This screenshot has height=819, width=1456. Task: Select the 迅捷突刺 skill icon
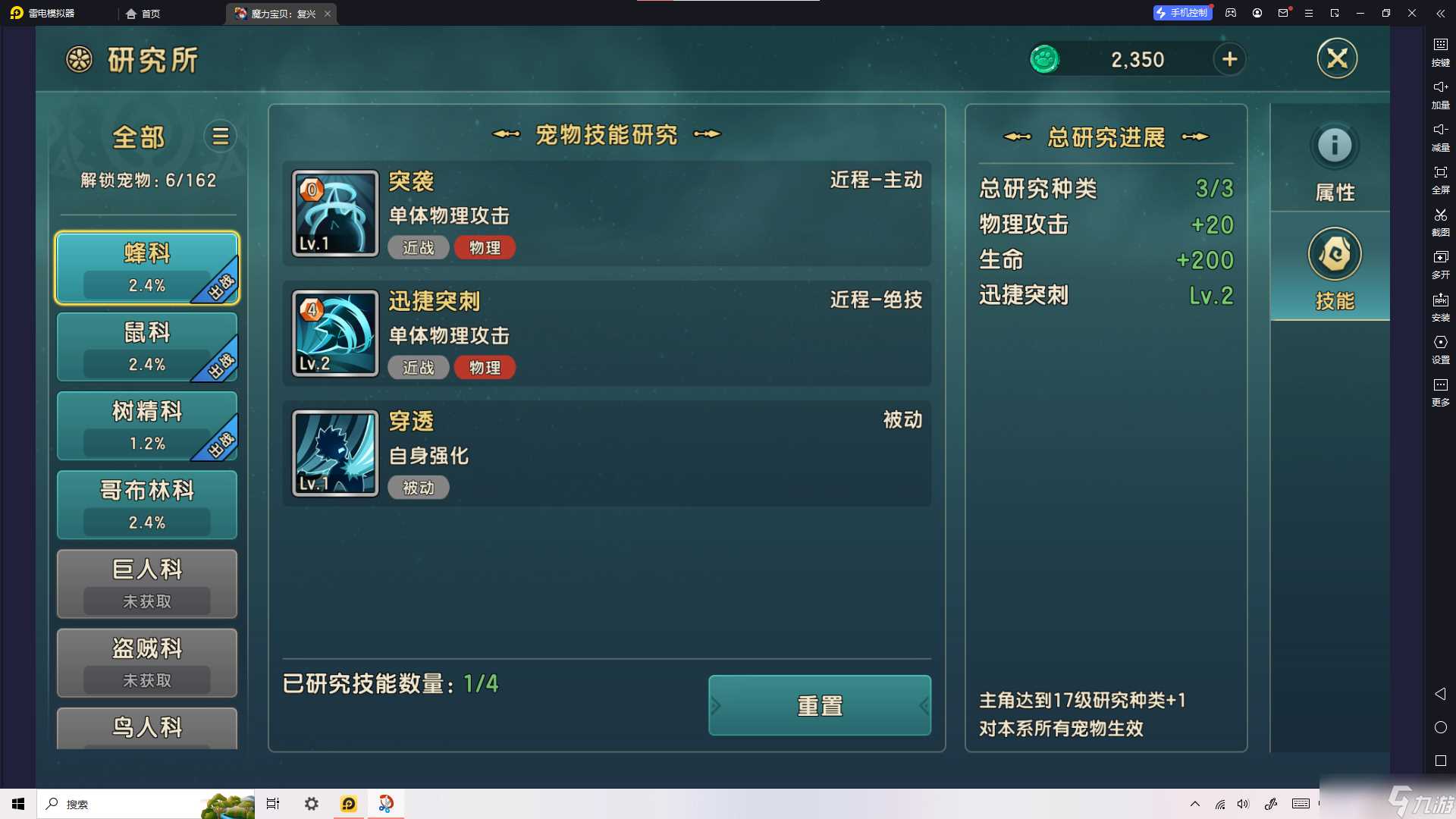pos(334,333)
